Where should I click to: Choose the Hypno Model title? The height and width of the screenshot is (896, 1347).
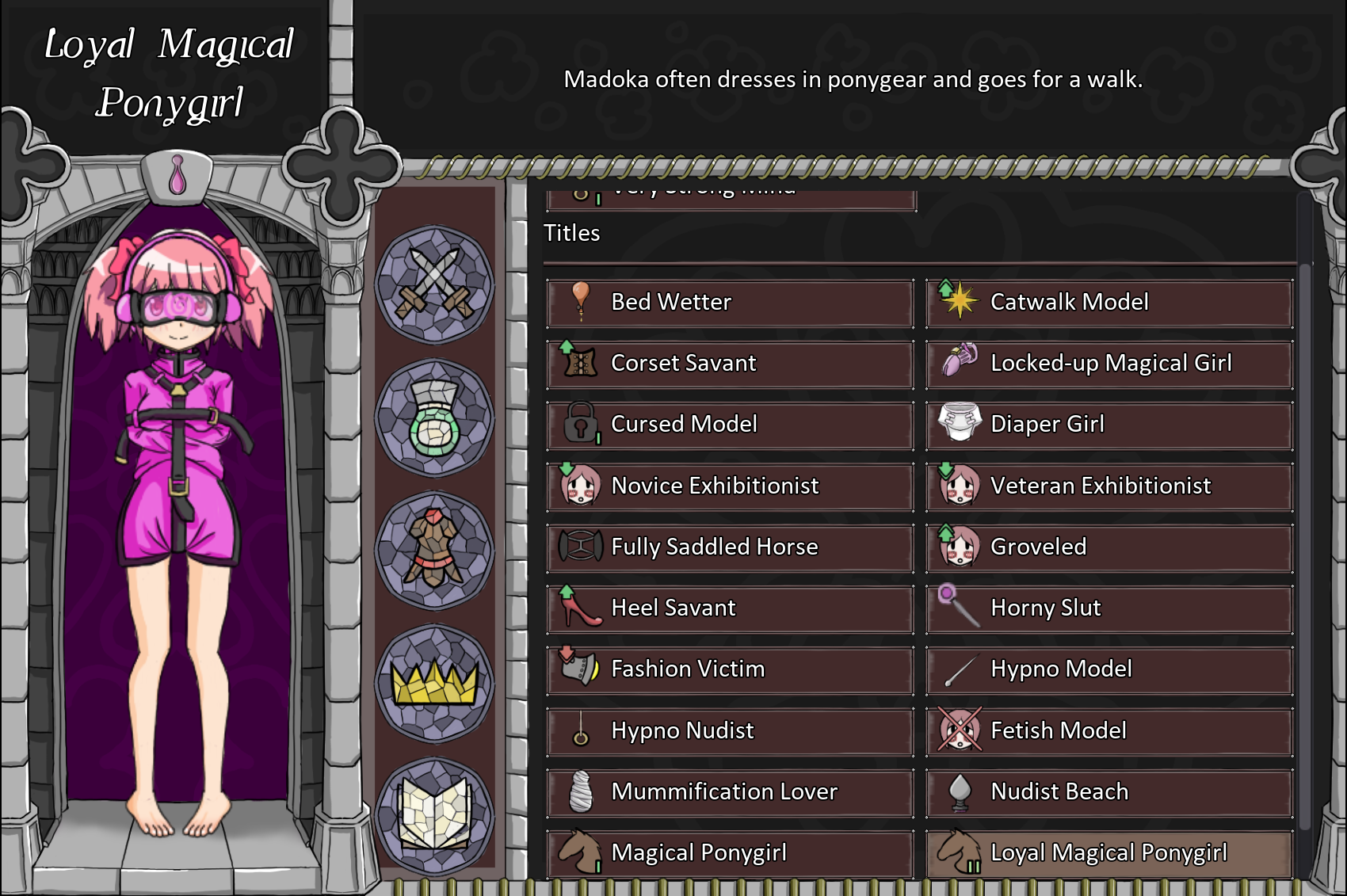[x=1109, y=669]
